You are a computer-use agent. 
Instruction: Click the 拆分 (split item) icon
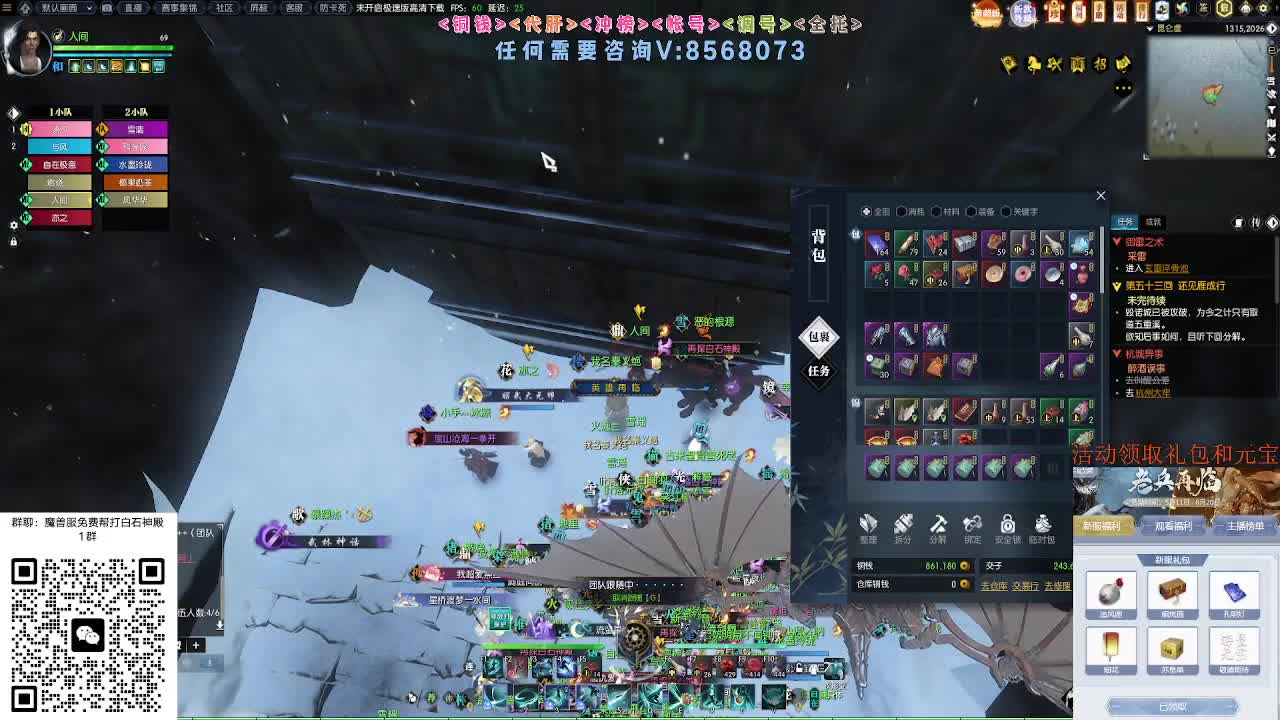click(x=902, y=523)
